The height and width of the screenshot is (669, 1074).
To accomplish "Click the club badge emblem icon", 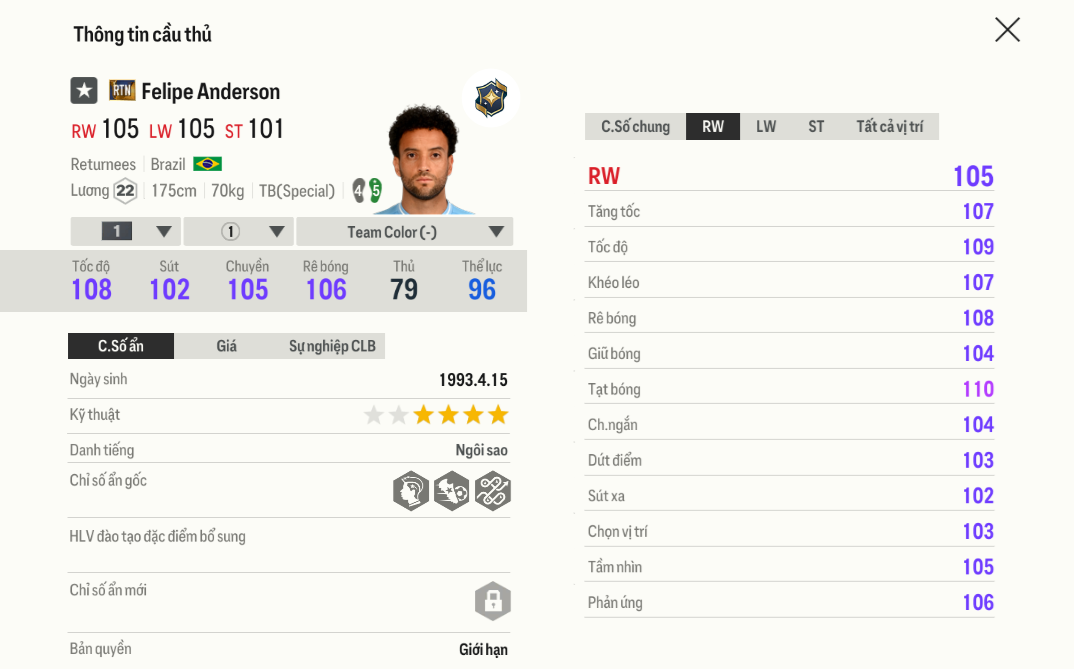I will (490, 98).
